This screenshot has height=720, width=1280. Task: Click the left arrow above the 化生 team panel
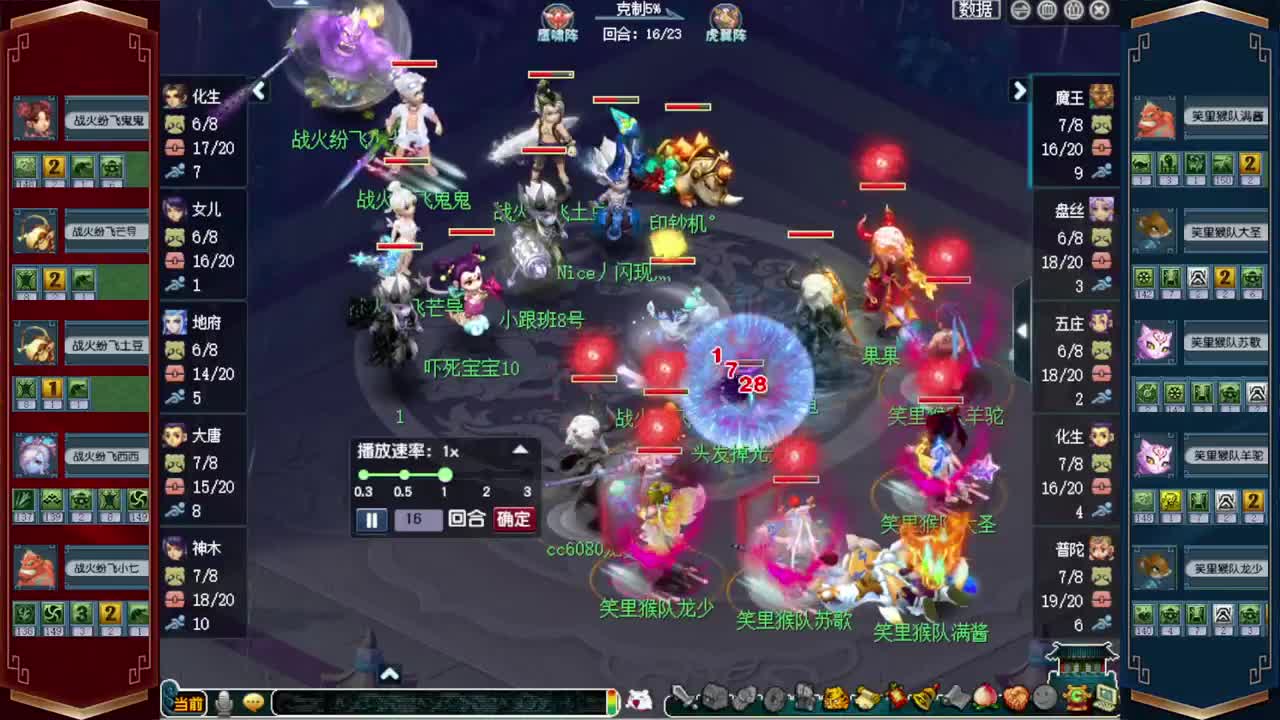pyautogui.click(x=259, y=91)
